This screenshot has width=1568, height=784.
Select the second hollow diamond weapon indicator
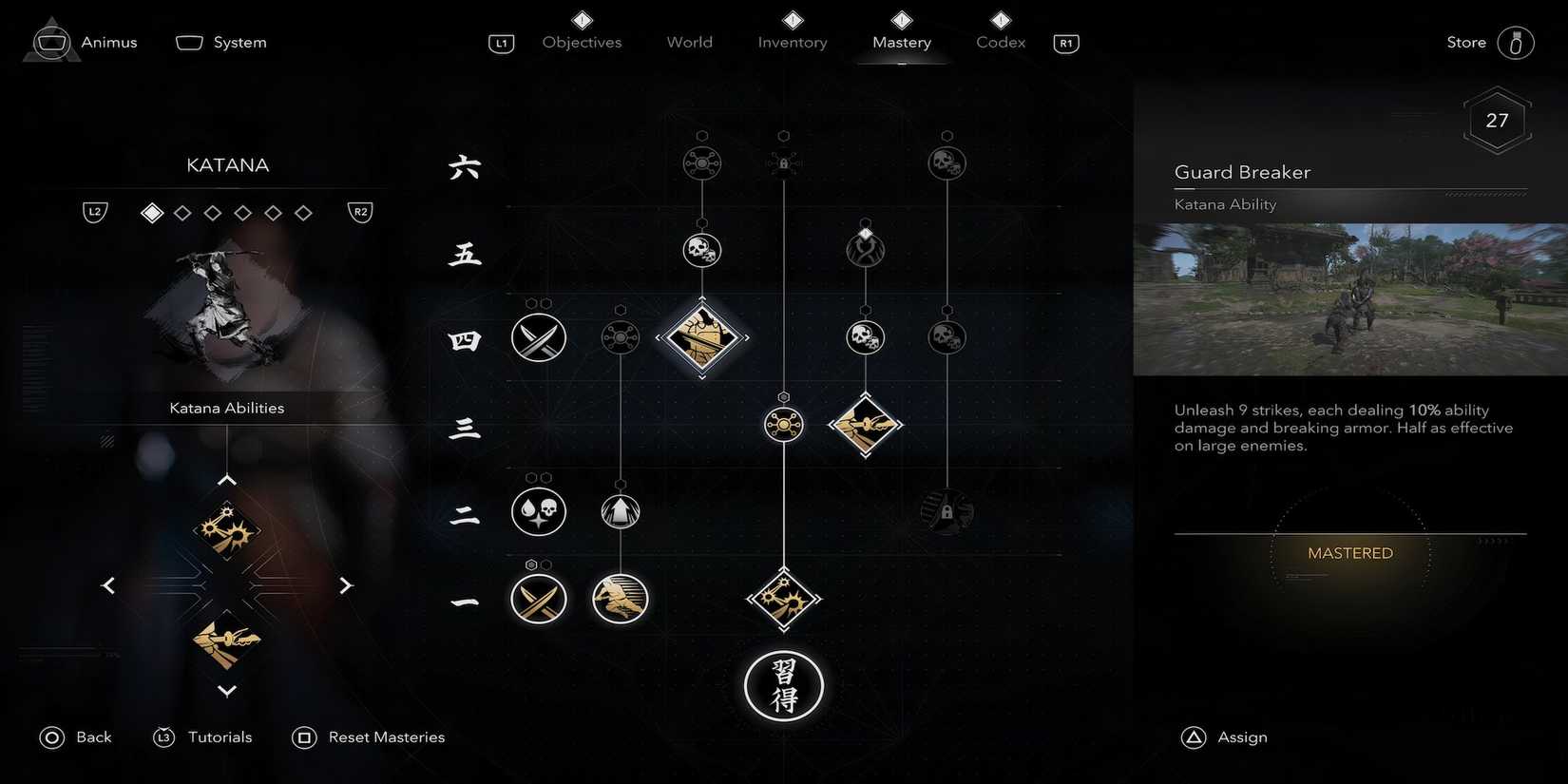(182, 212)
